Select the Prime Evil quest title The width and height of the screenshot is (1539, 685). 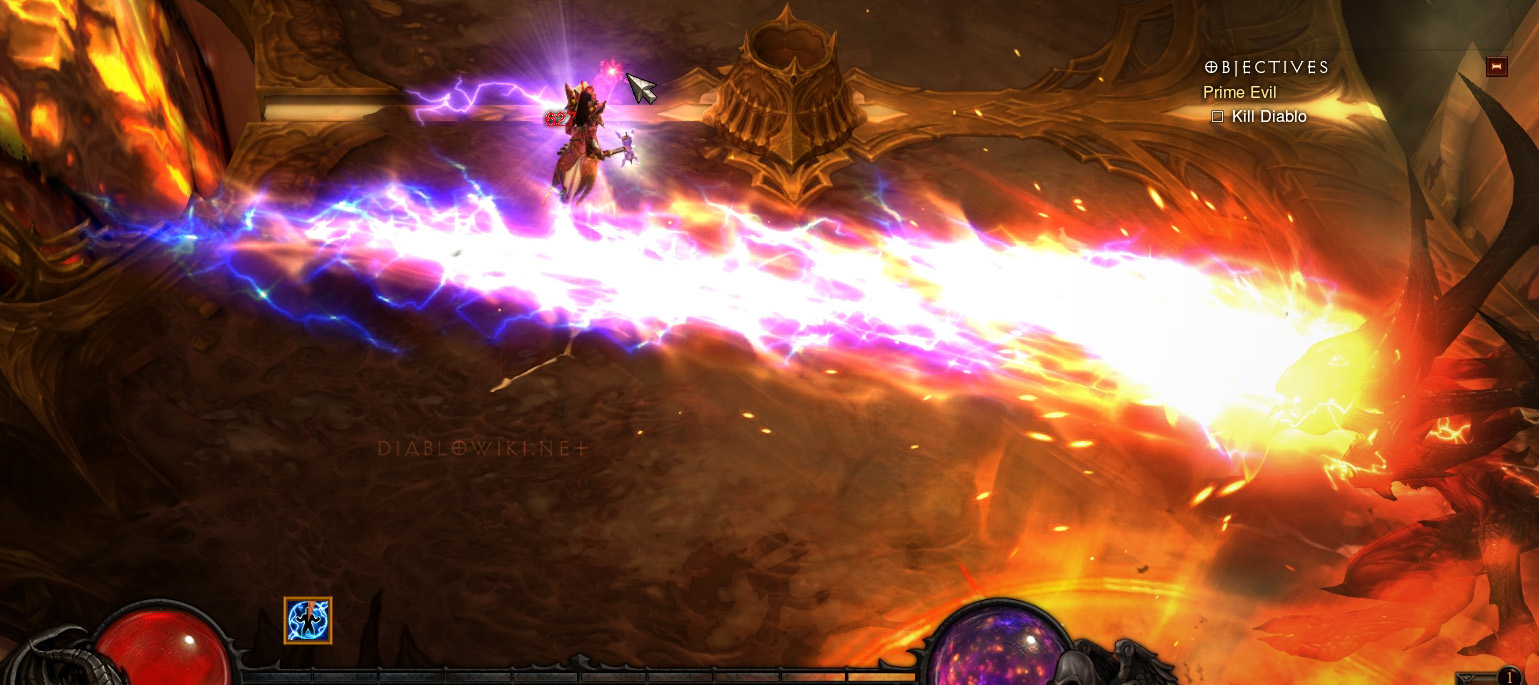tap(1239, 92)
